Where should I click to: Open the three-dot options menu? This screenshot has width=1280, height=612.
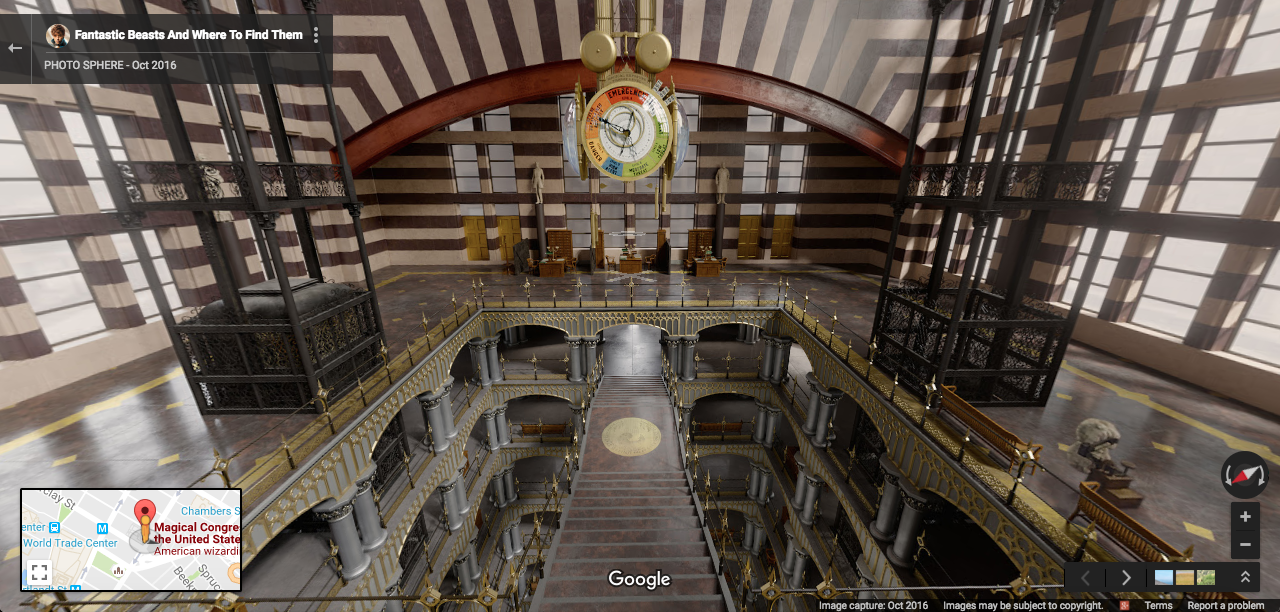[x=316, y=35]
